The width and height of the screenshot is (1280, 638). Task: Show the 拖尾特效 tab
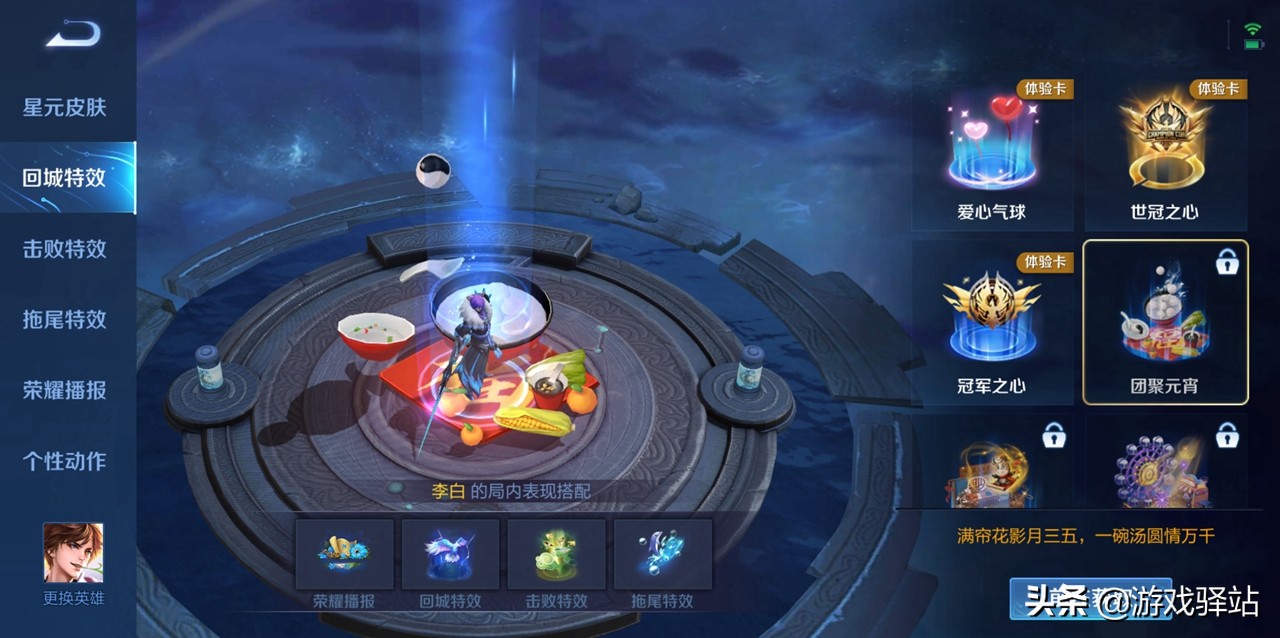pos(65,319)
